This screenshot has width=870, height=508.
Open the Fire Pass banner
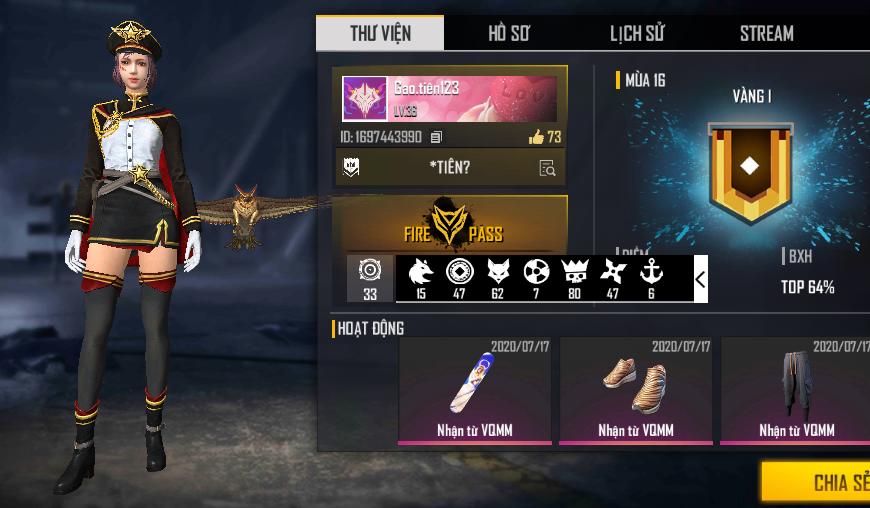[x=453, y=224]
